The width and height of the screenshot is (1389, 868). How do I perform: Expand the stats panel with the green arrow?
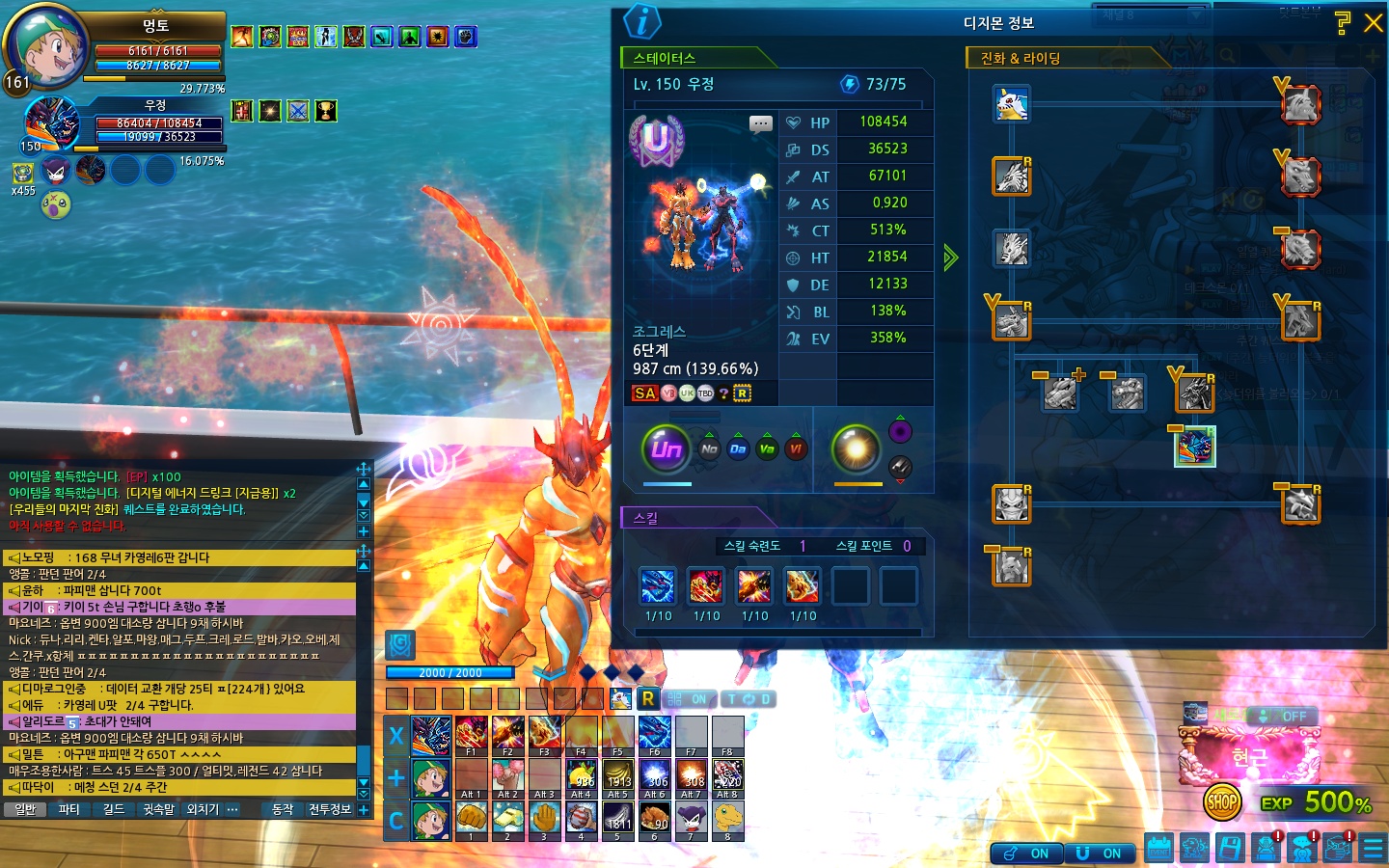click(951, 258)
